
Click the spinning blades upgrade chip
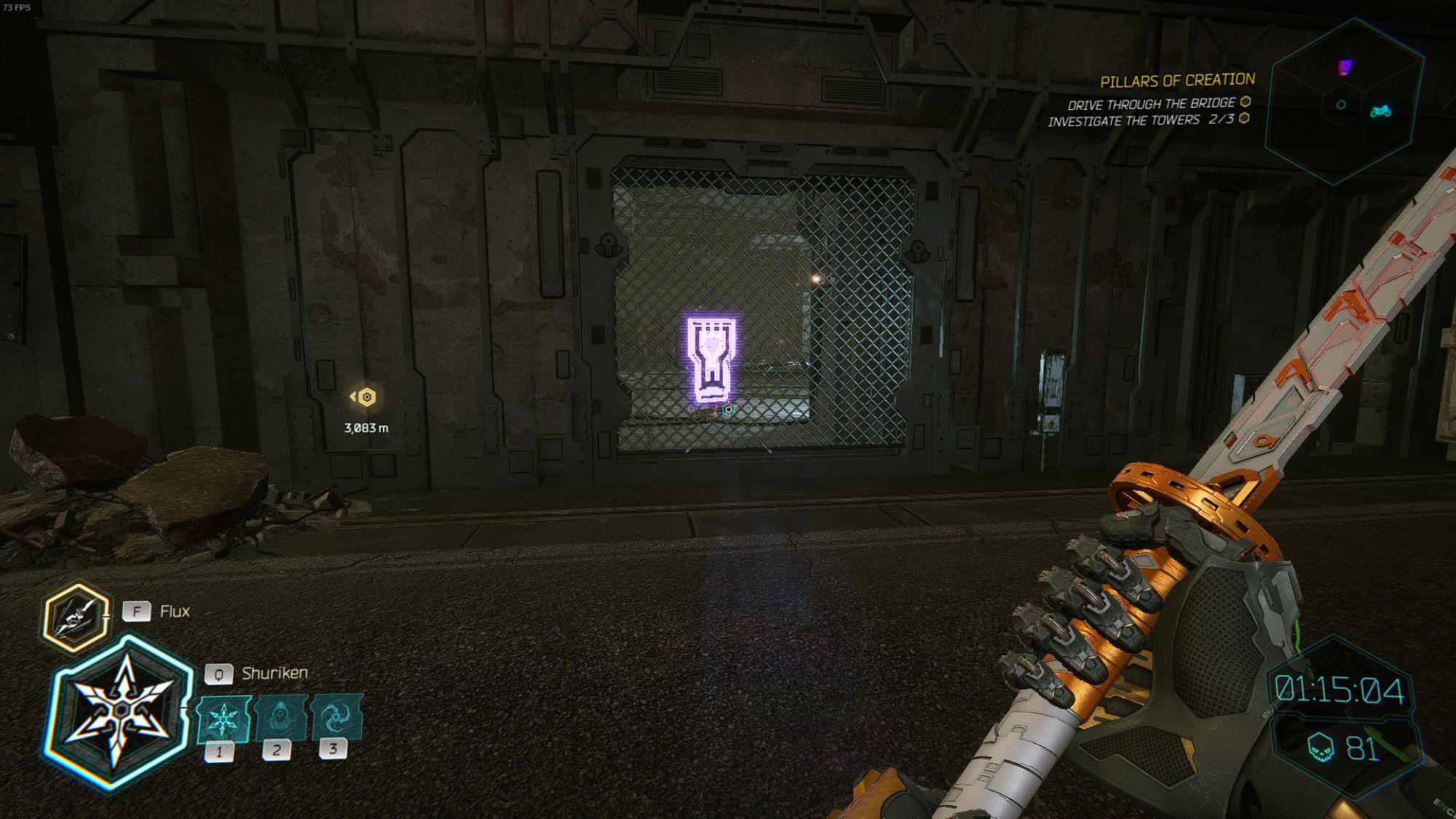(336, 717)
